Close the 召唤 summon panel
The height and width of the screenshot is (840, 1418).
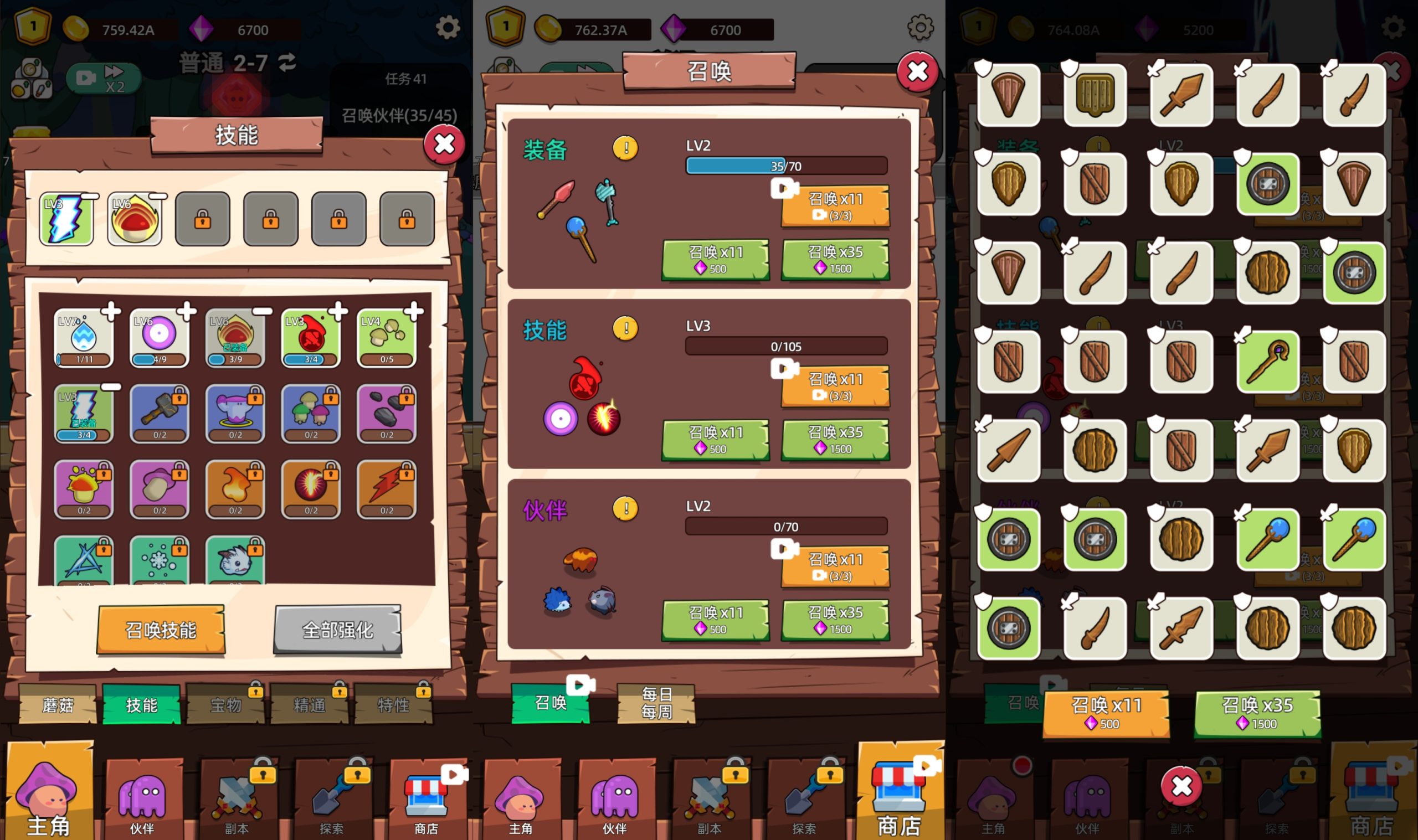(917, 72)
